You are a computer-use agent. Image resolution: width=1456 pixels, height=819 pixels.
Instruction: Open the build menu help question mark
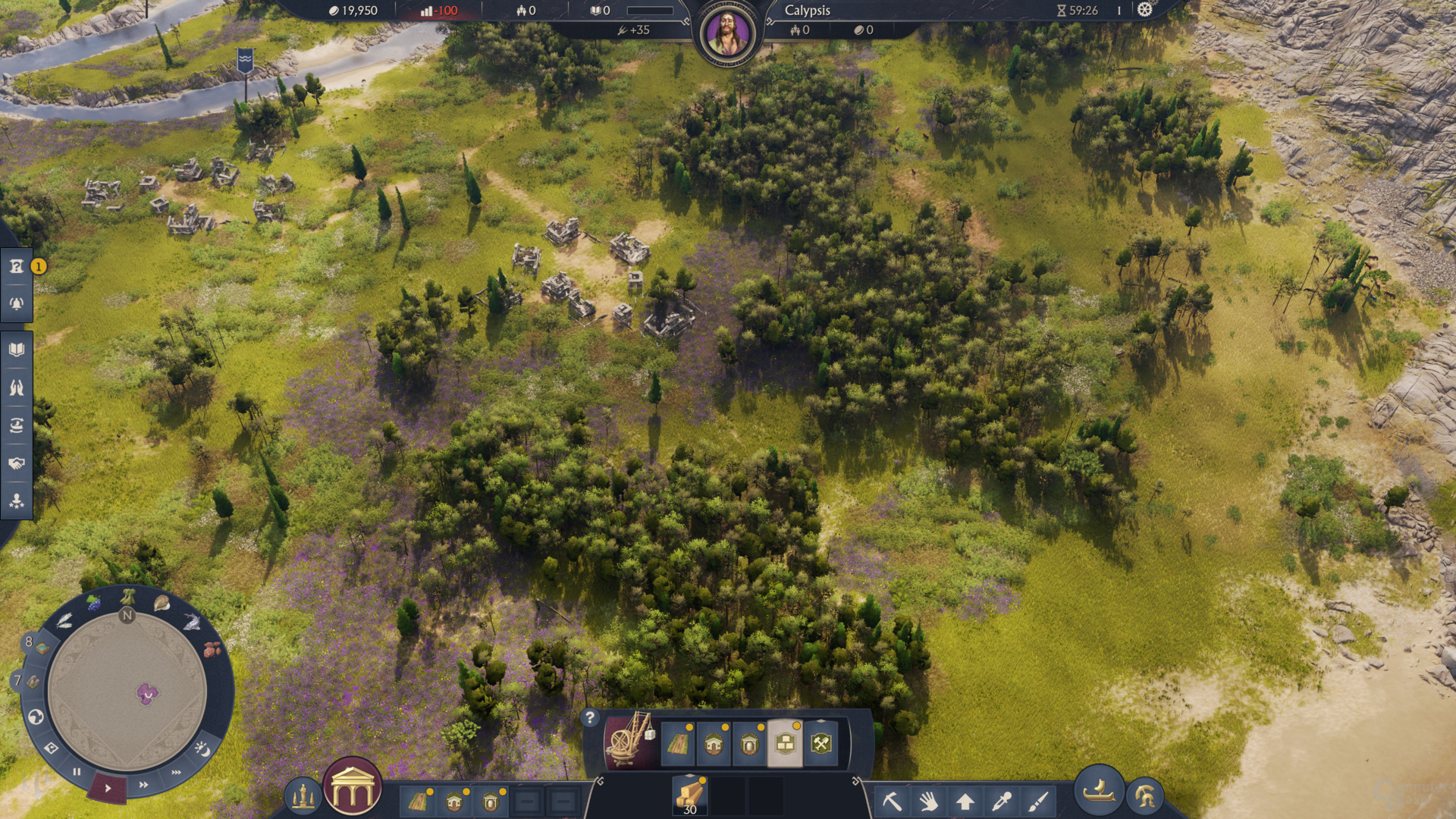[x=590, y=717]
